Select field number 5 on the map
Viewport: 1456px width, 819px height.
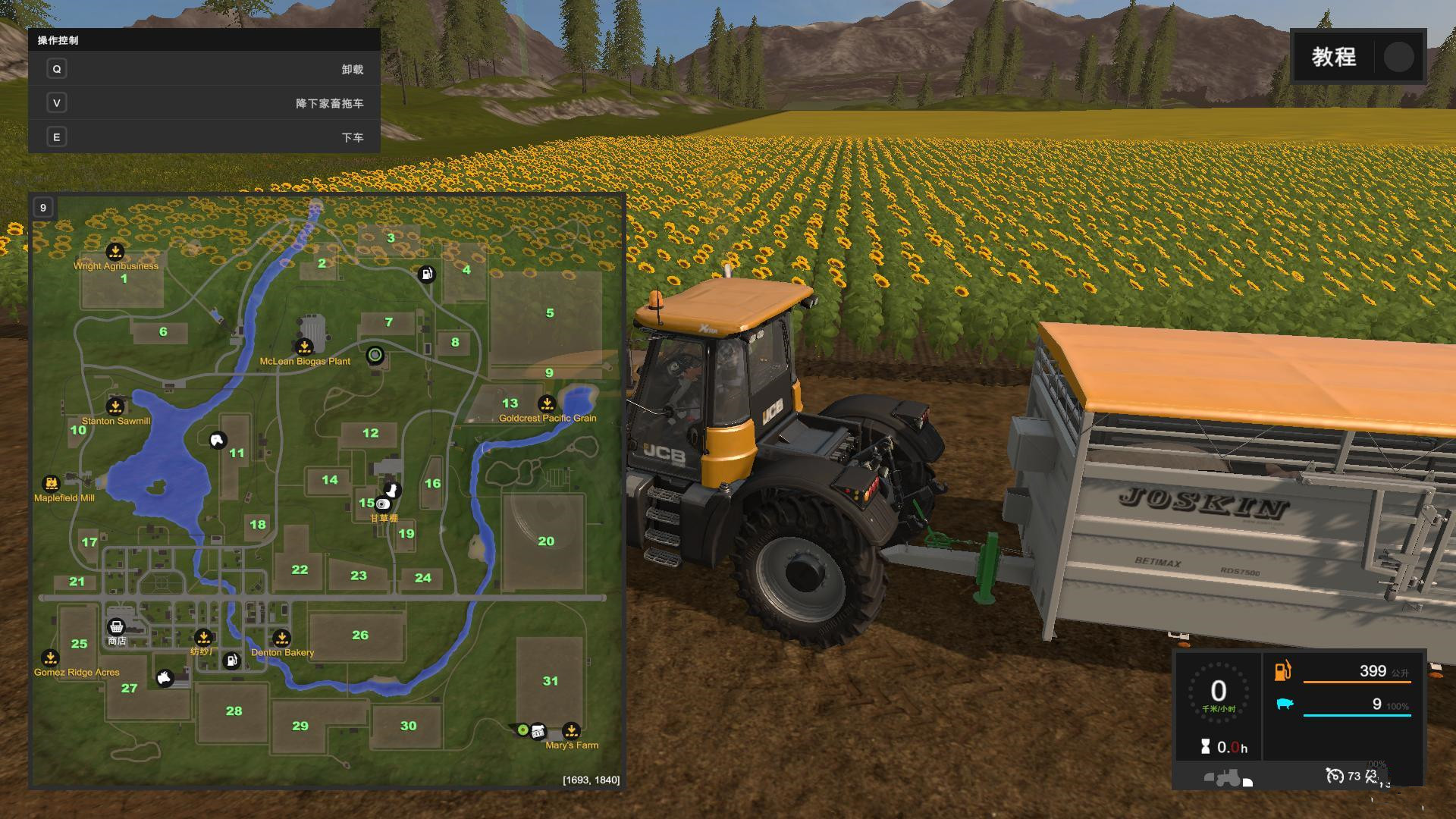[550, 312]
